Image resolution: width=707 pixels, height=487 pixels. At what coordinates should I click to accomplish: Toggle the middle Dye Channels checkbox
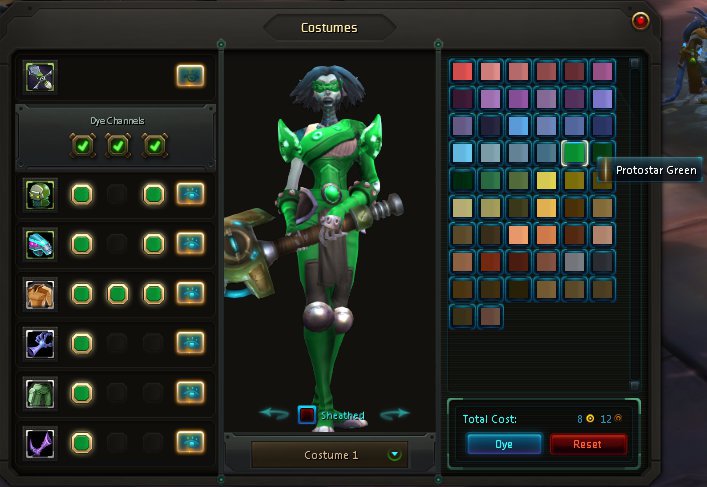[117, 146]
